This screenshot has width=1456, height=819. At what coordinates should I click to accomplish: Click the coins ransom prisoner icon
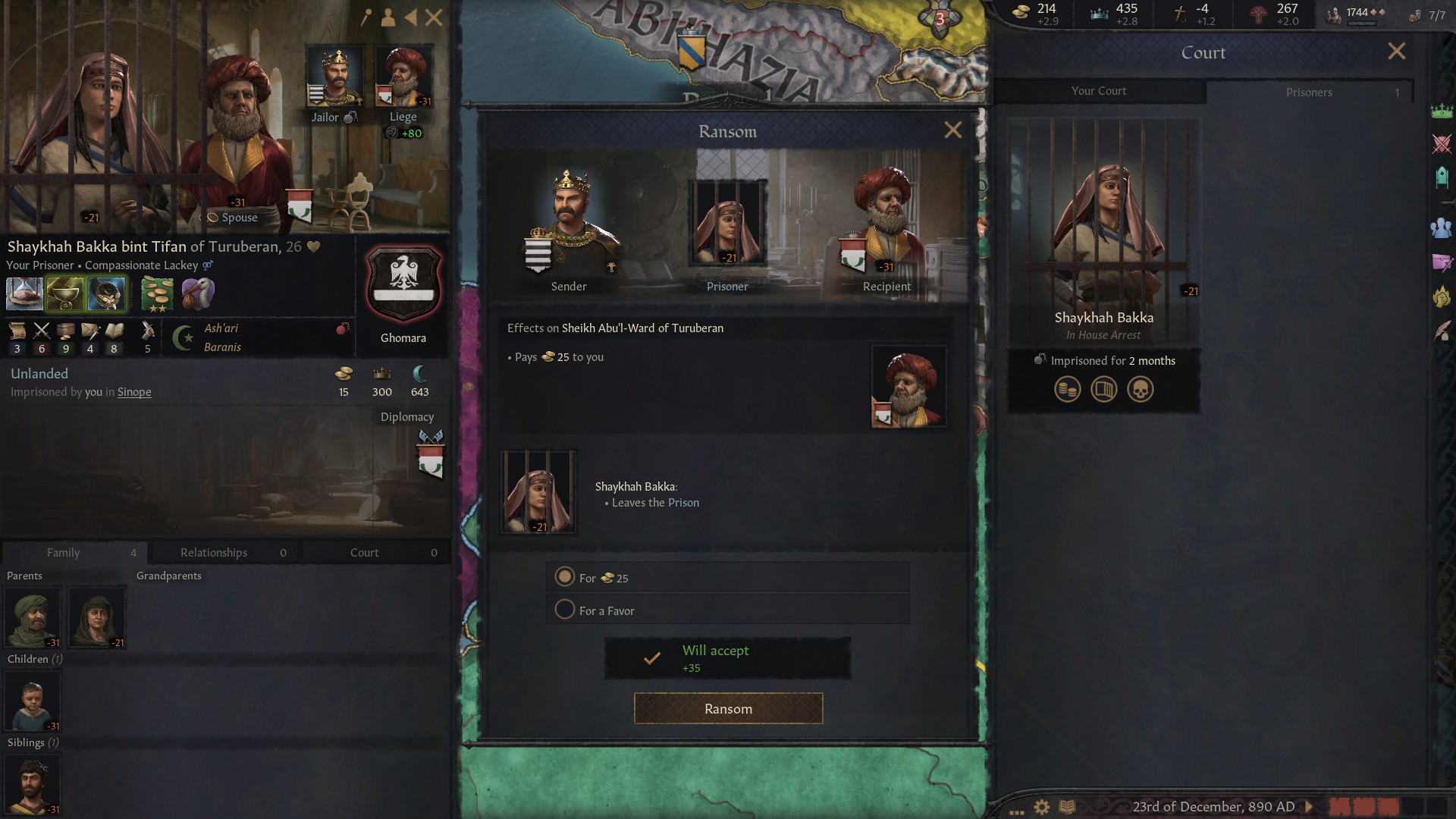1067,390
